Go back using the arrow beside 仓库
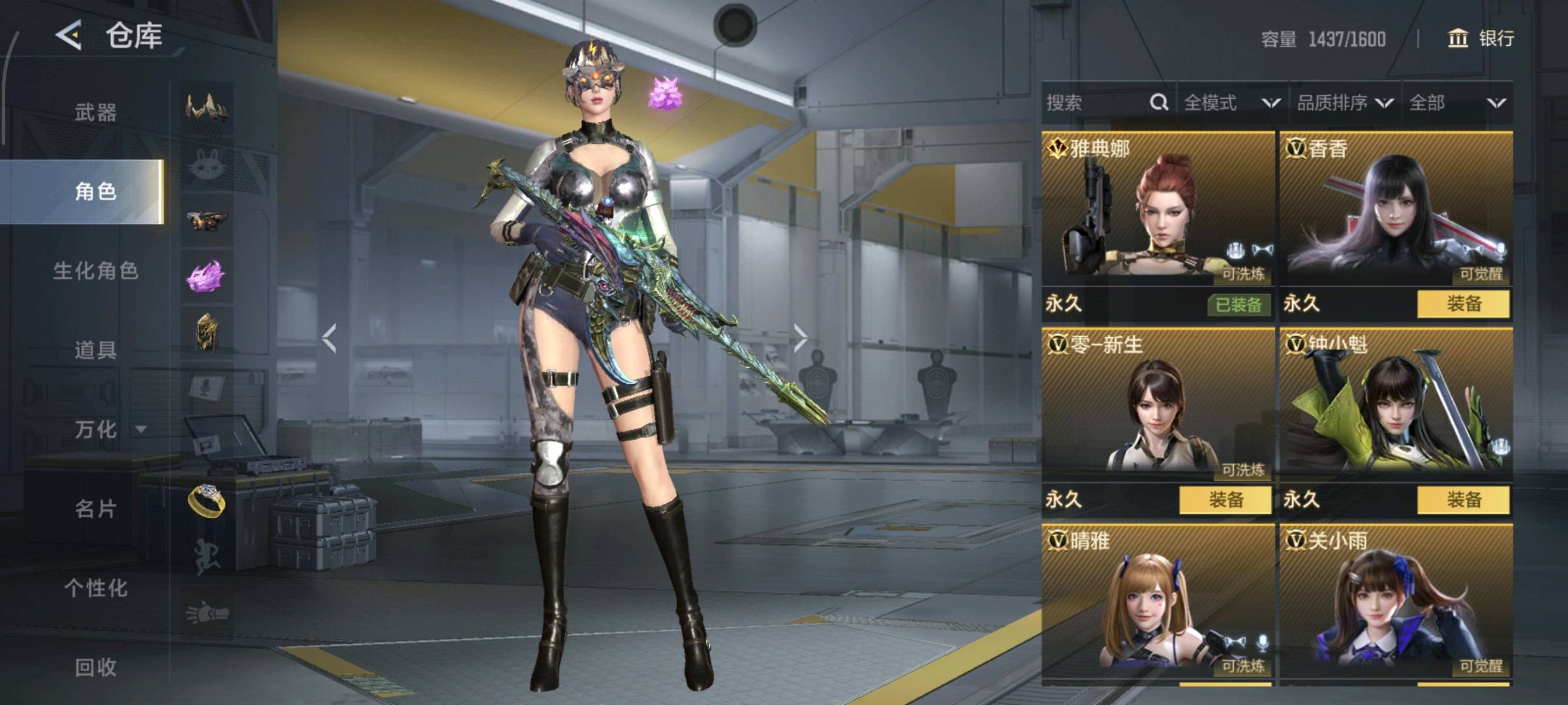 coord(69,35)
